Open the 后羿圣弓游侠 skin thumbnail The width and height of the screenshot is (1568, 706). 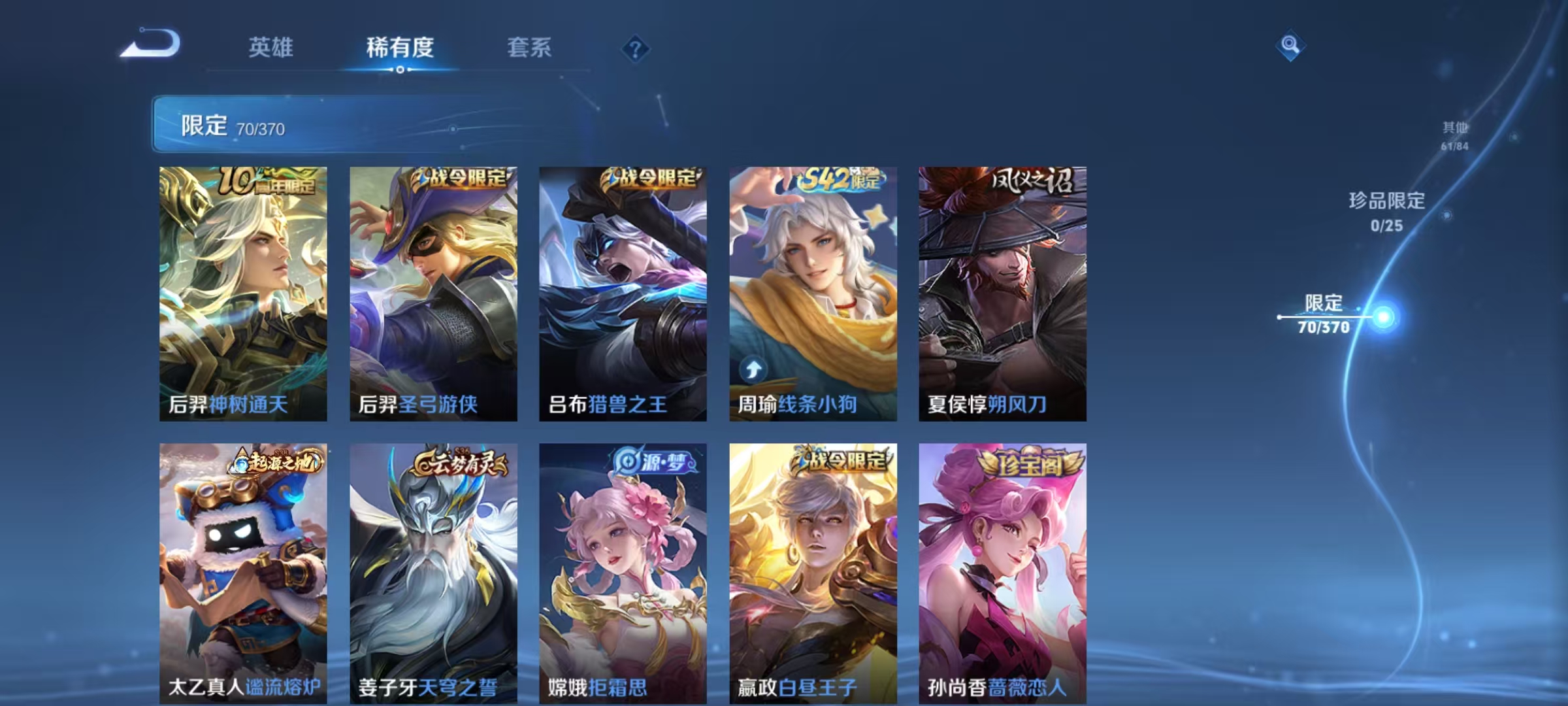click(x=433, y=294)
